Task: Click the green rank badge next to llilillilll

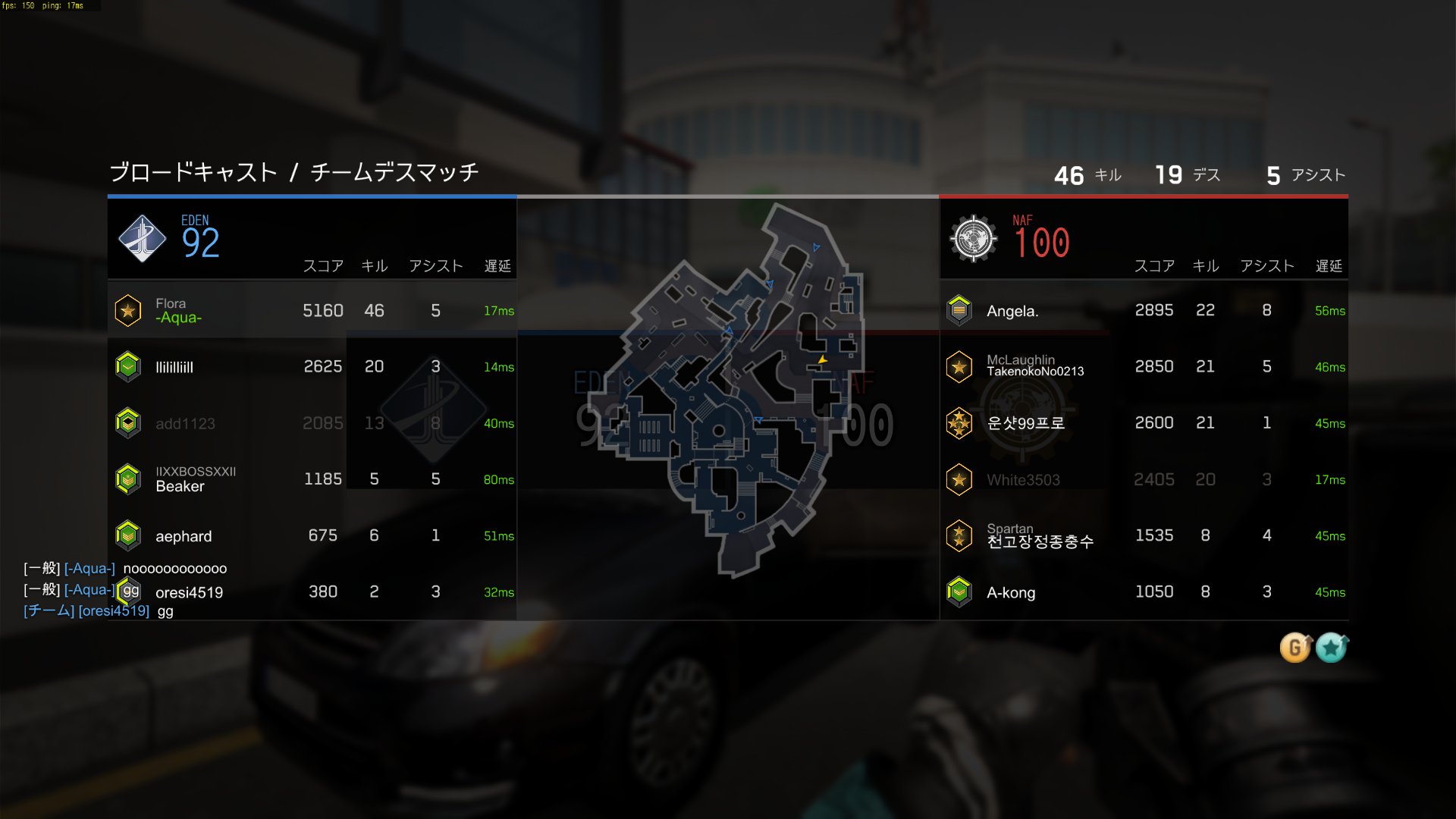Action: (x=128, y=366)
